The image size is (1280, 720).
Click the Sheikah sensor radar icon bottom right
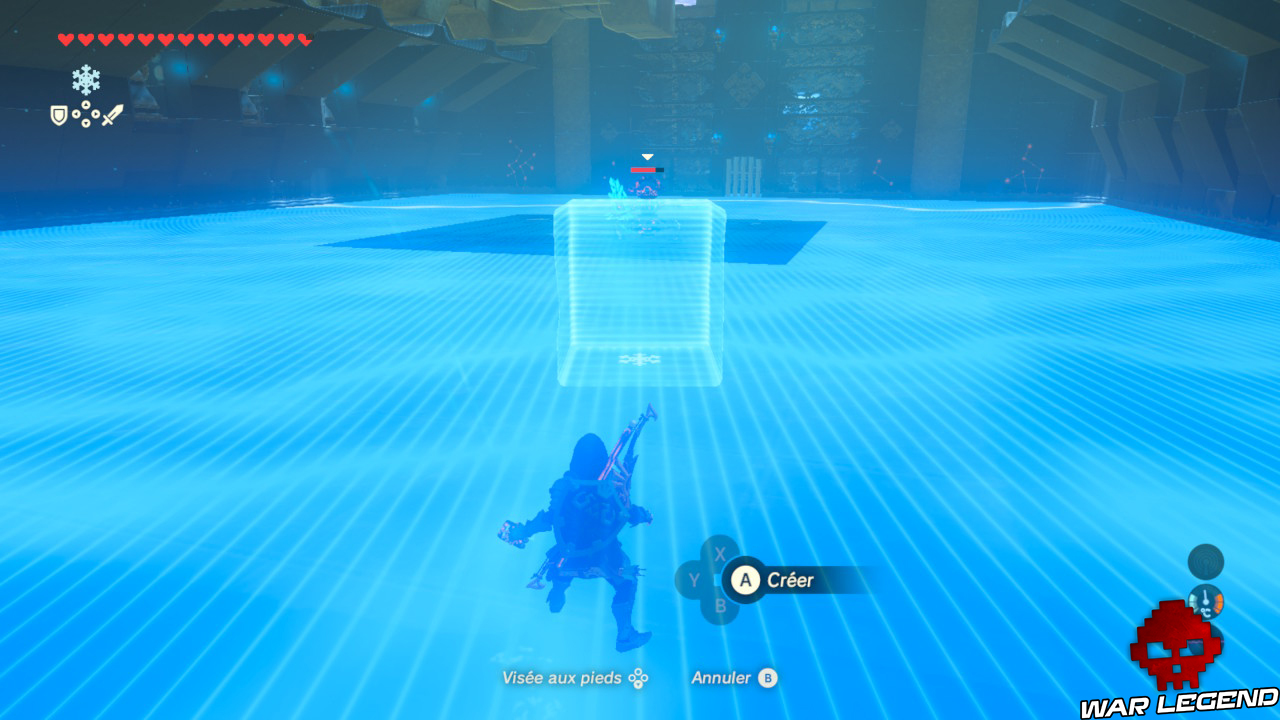[x=1206, y=561]
